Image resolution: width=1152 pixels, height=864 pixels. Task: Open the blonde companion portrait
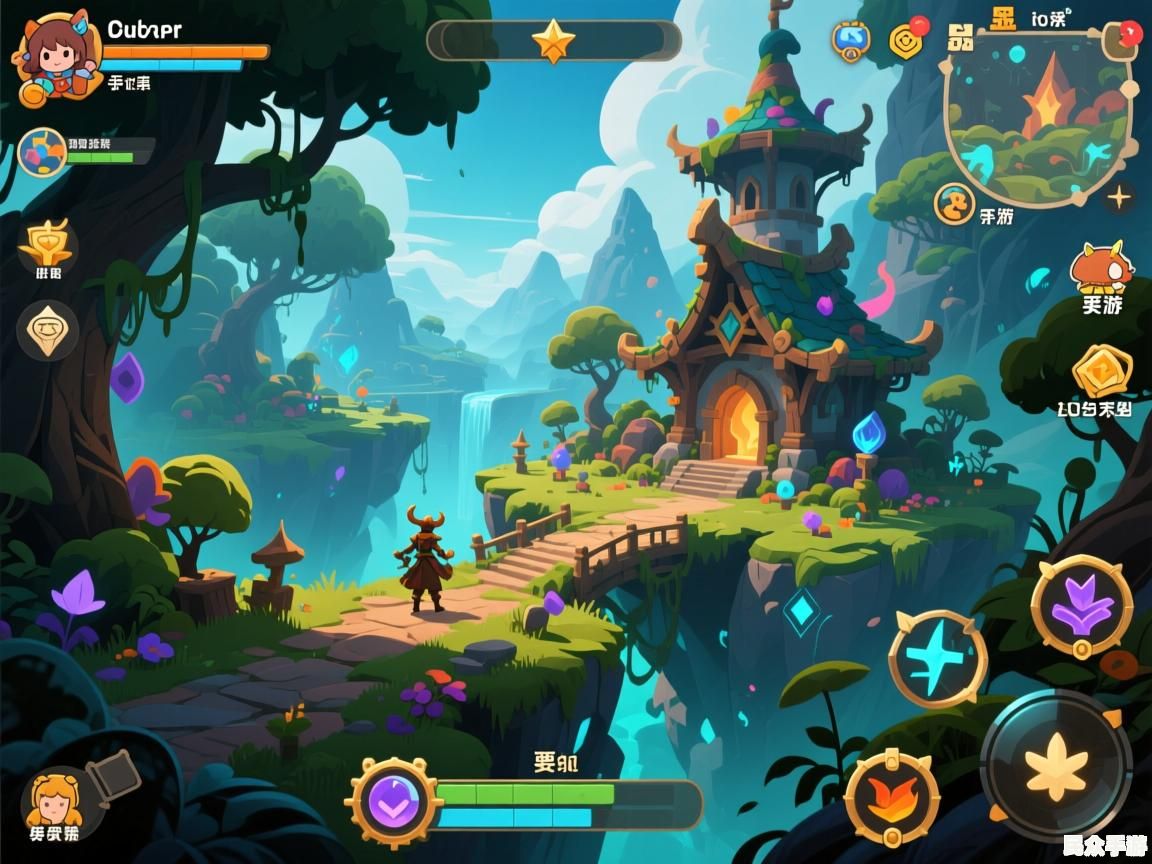point(54,800)
